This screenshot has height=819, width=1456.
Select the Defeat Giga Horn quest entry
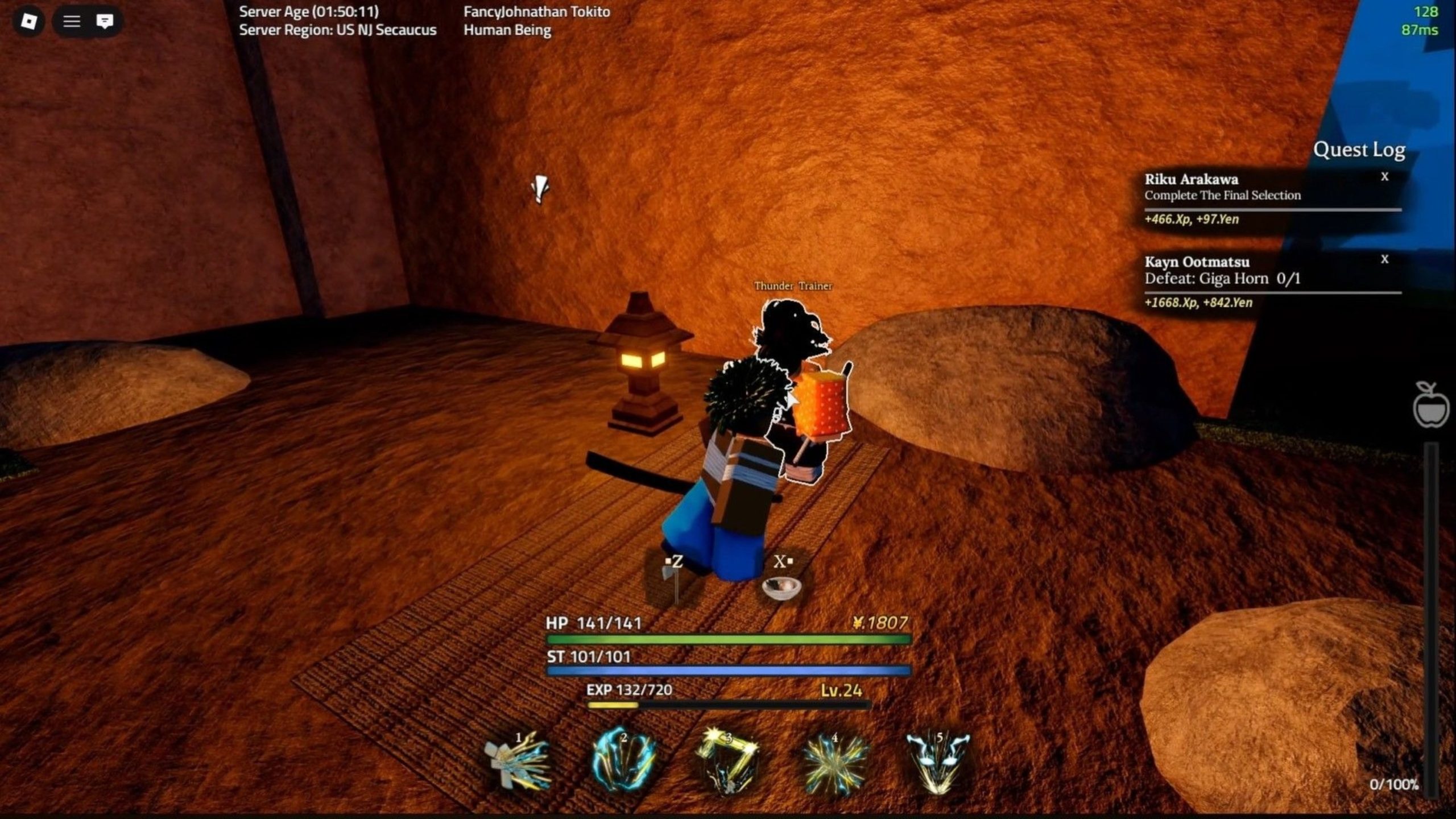pos(1223,278)
